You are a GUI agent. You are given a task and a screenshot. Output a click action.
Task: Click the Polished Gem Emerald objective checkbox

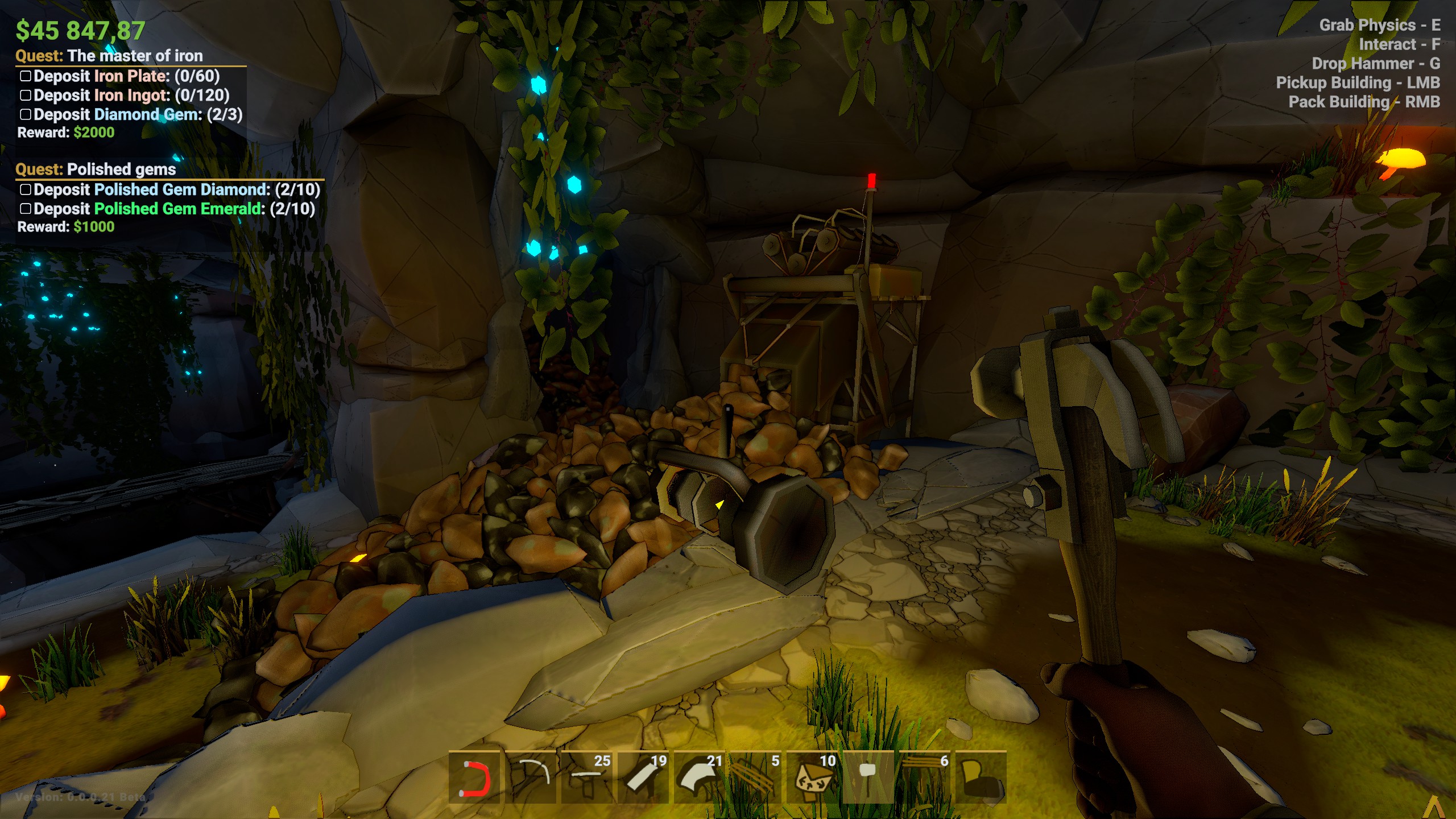tap(26, 209)
